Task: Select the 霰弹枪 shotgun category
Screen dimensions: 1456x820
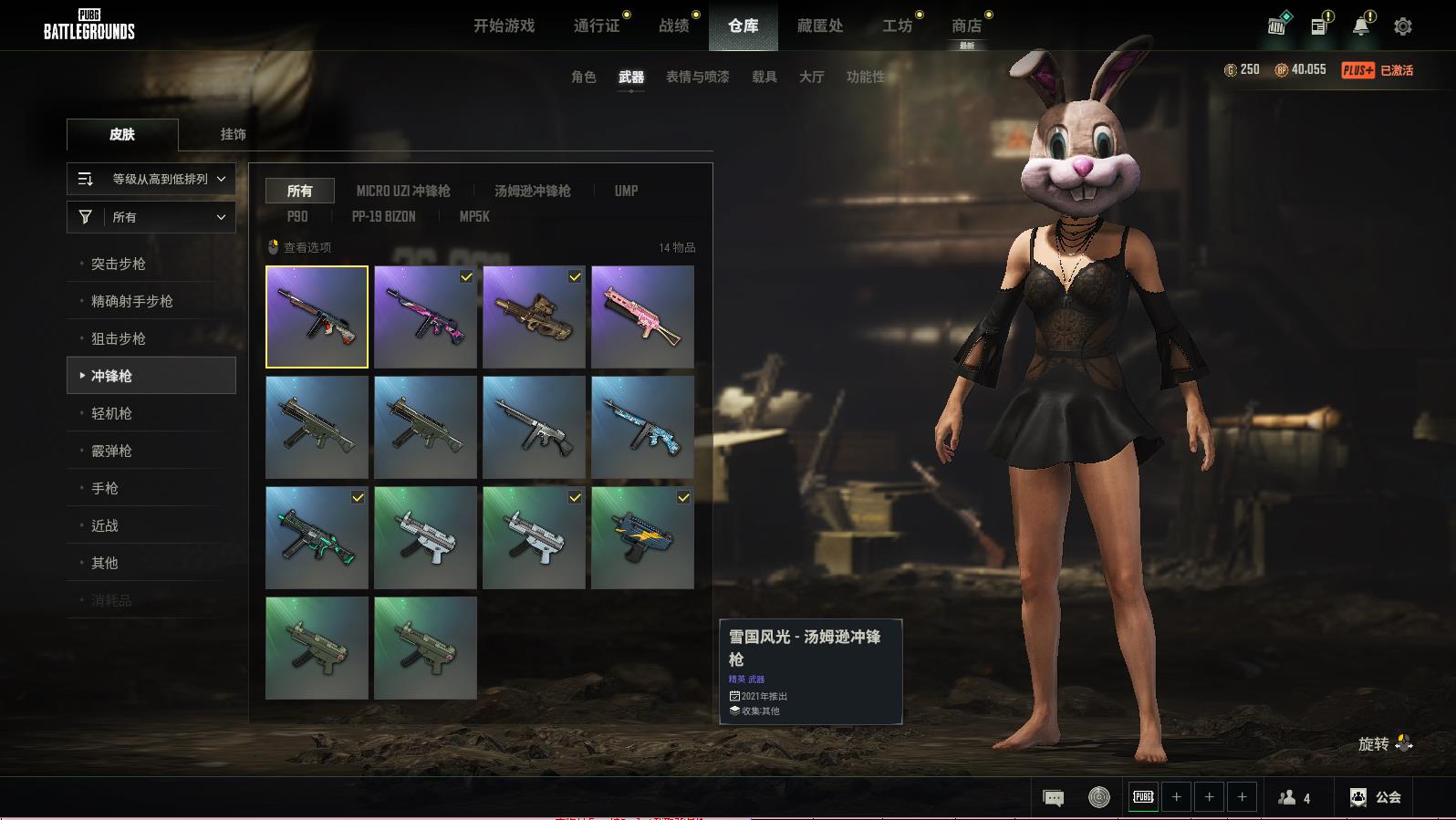Action: click(x=111, y=451)
